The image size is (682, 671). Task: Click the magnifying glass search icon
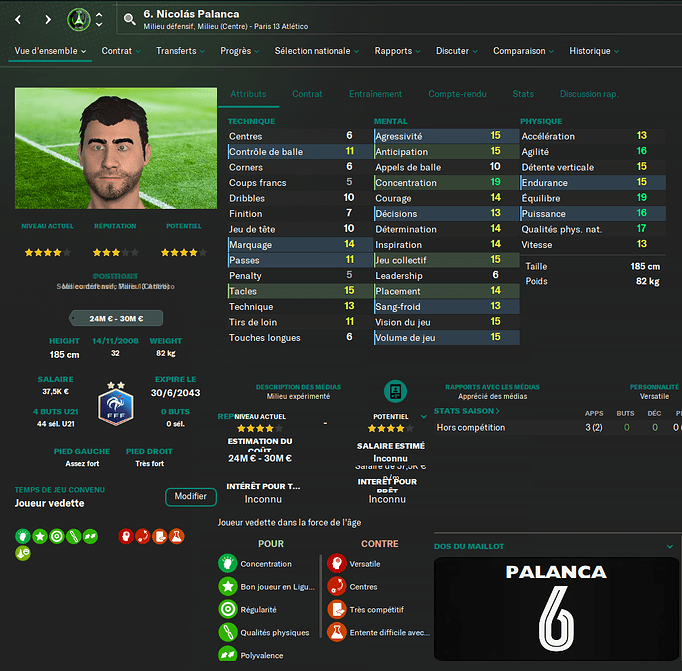[129, 19]
